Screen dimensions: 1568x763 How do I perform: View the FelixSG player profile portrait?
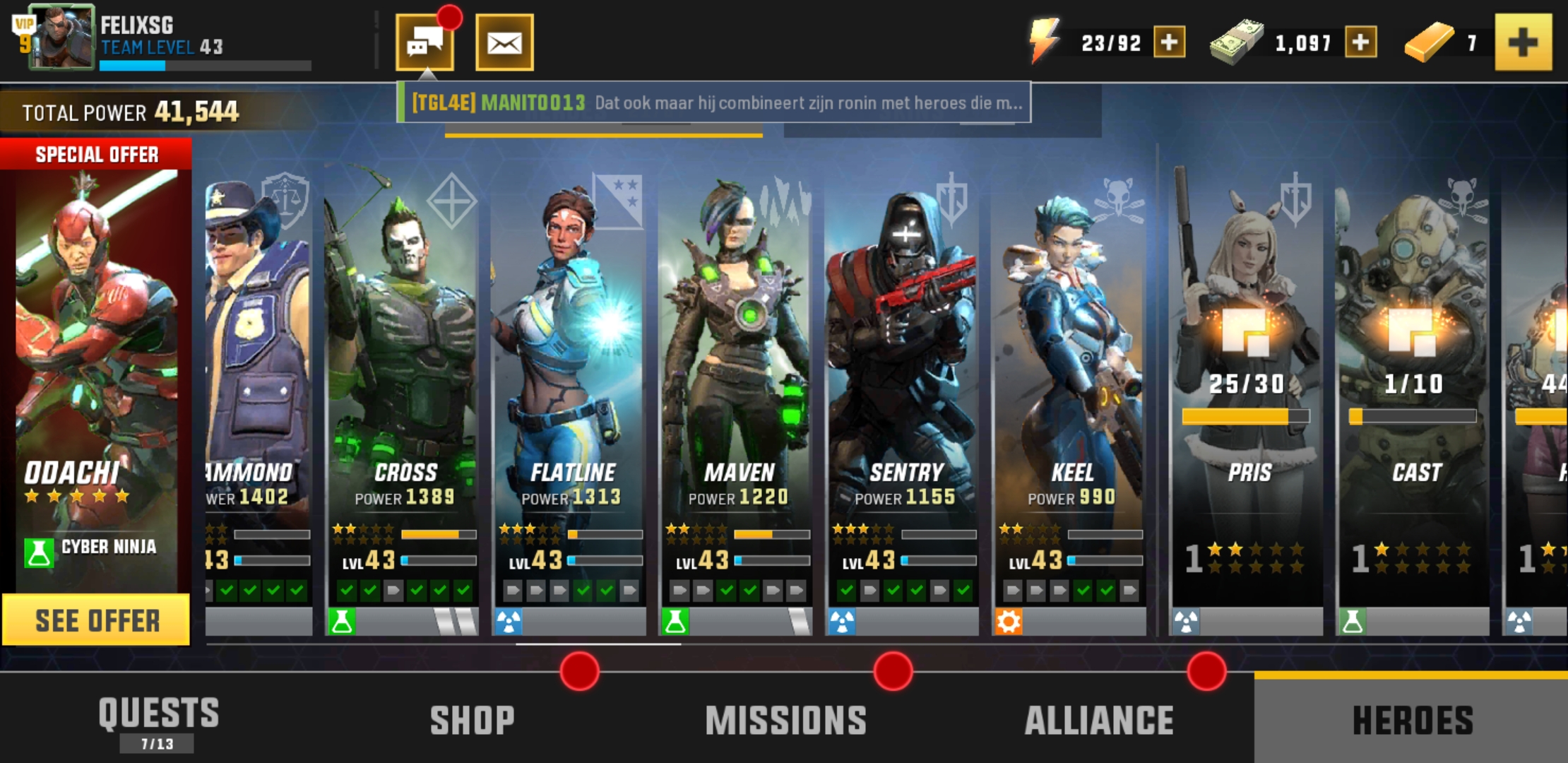click(x=61, y=37)
